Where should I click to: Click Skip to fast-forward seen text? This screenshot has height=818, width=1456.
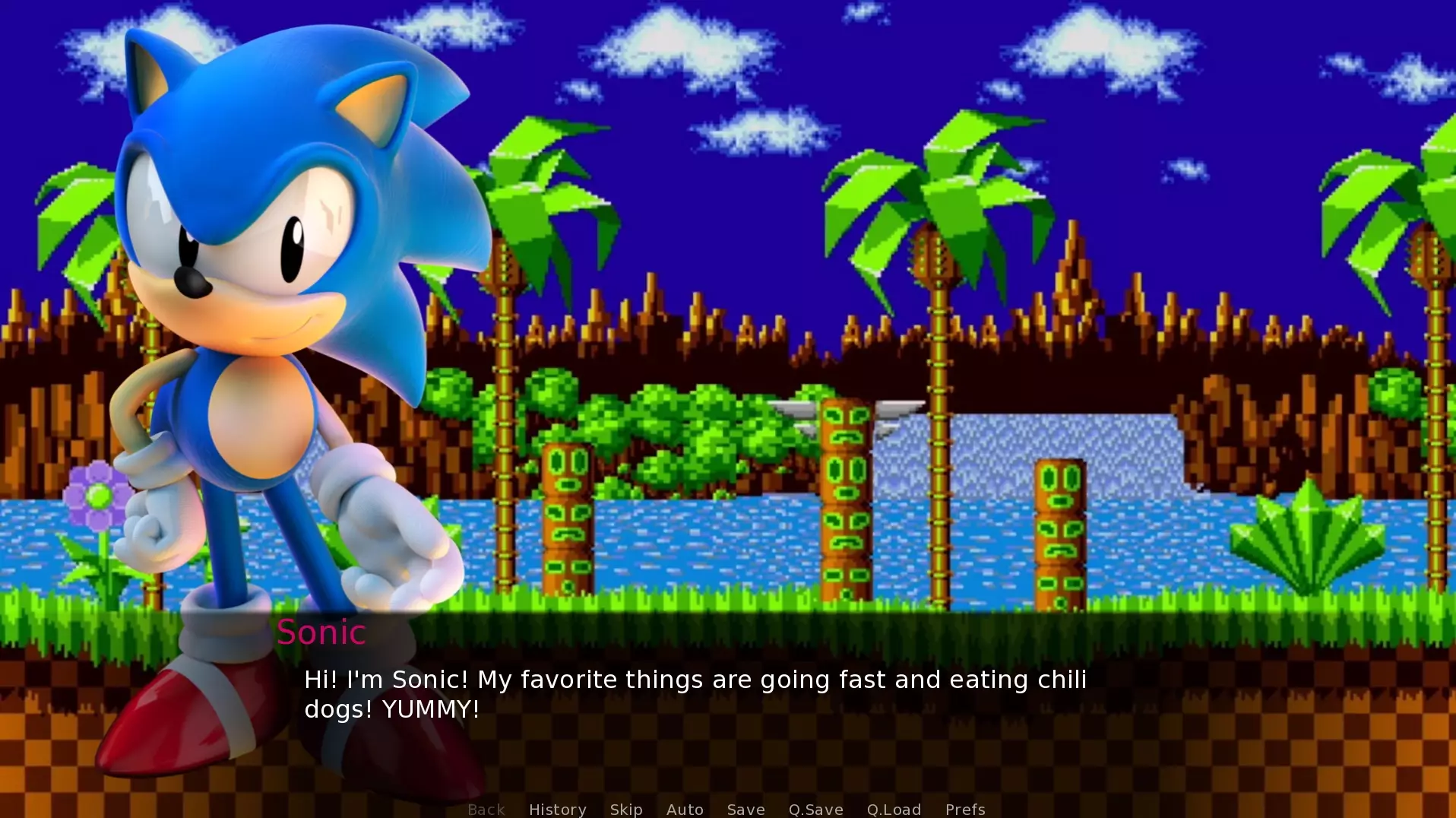click(x=625, y=809)
